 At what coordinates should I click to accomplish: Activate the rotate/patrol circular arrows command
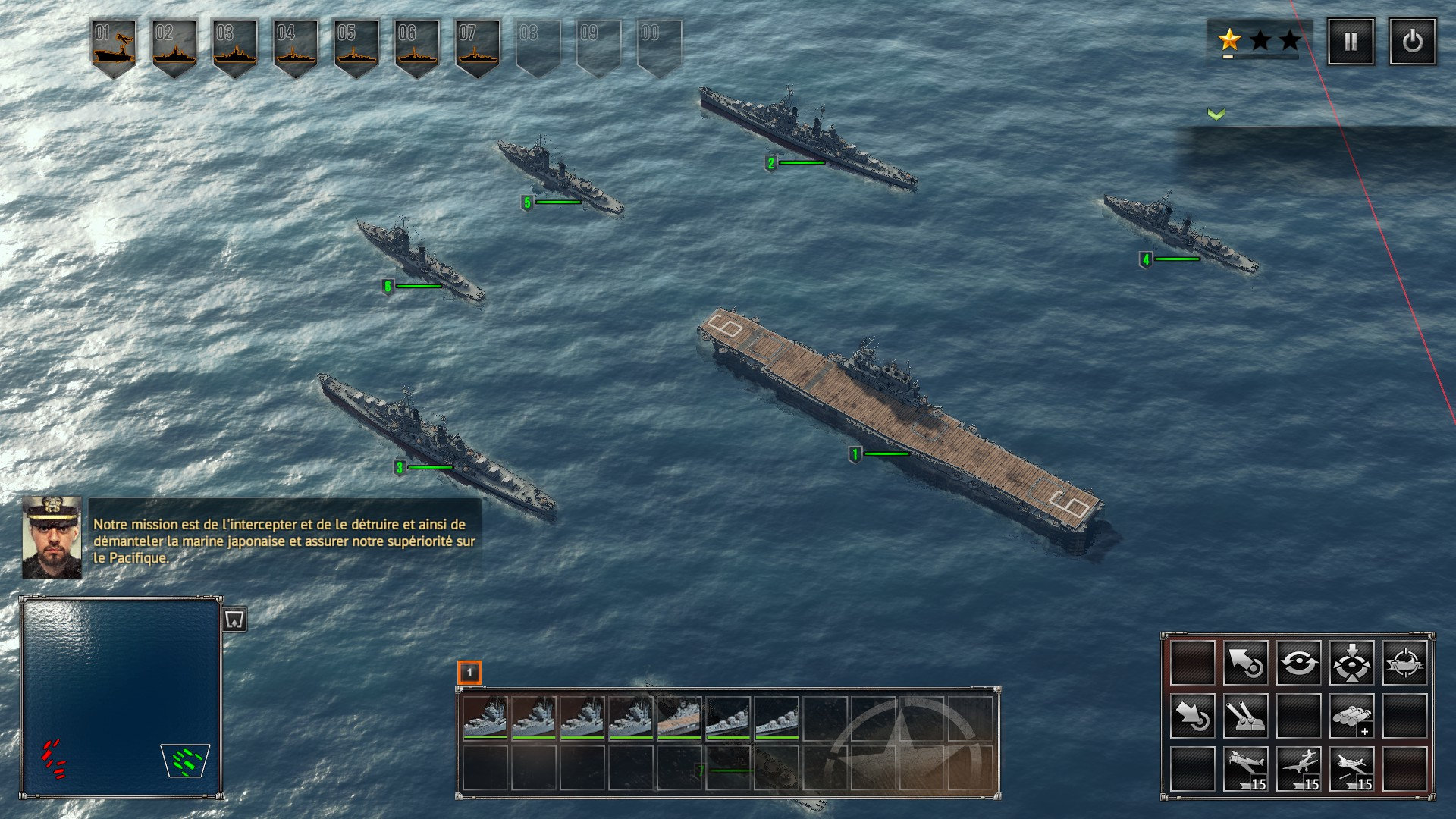pyautogui.click(x=1298, y=663)
